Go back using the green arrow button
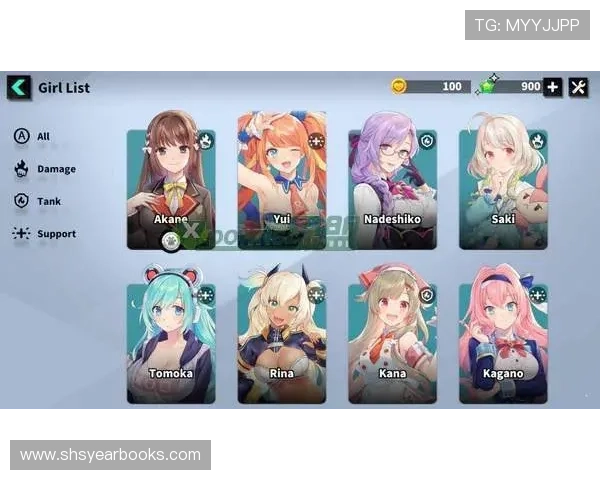This screenshot has width=600, height=480. [19, 87]
